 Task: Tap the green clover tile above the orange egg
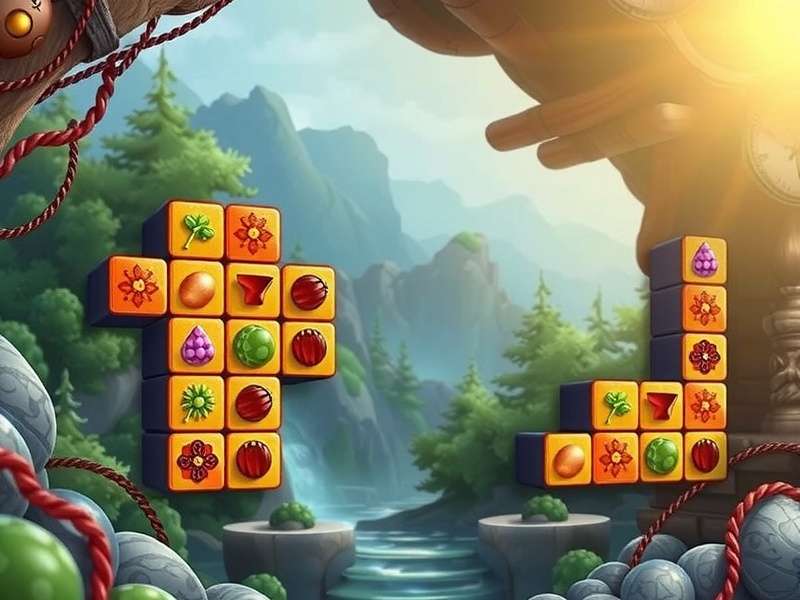pos(197,231)
